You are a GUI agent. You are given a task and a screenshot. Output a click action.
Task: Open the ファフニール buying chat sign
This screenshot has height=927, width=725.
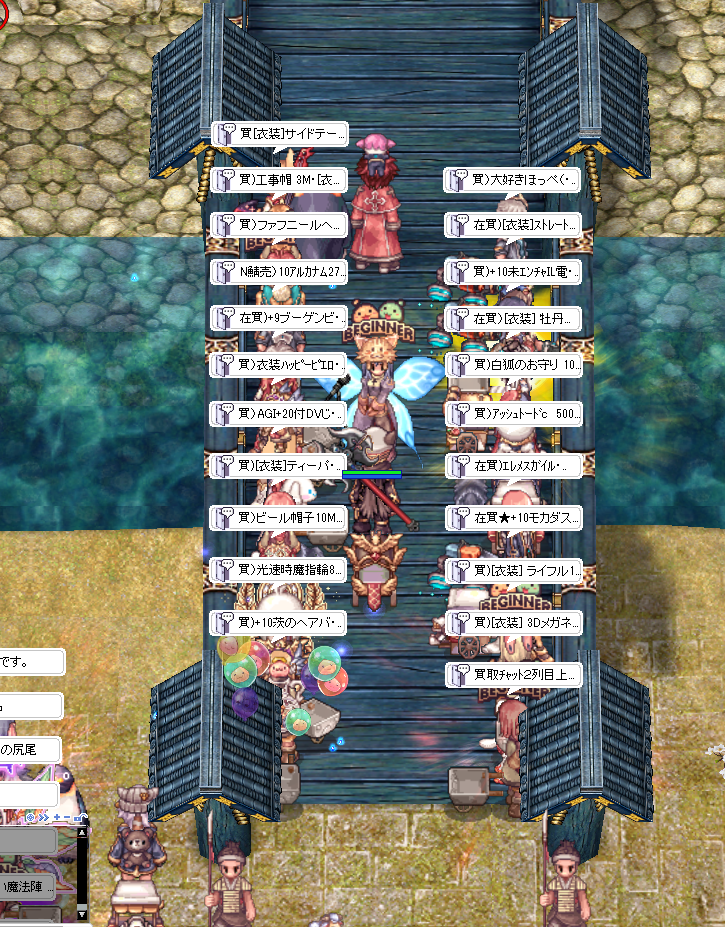(x=279, y=225)
